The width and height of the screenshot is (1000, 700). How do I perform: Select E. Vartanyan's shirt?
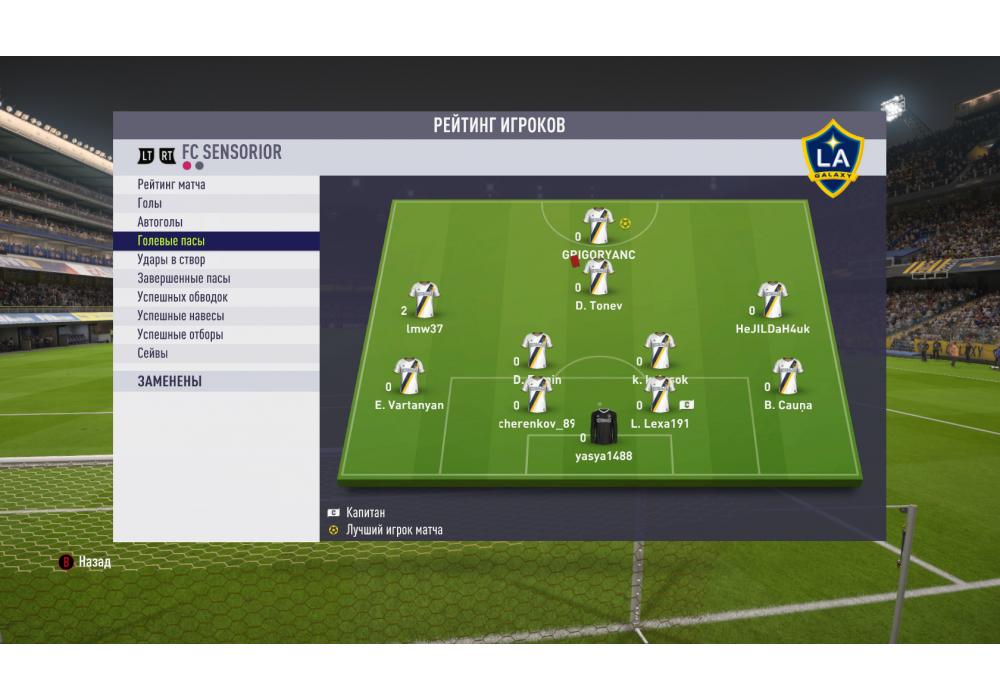[408, 378]
